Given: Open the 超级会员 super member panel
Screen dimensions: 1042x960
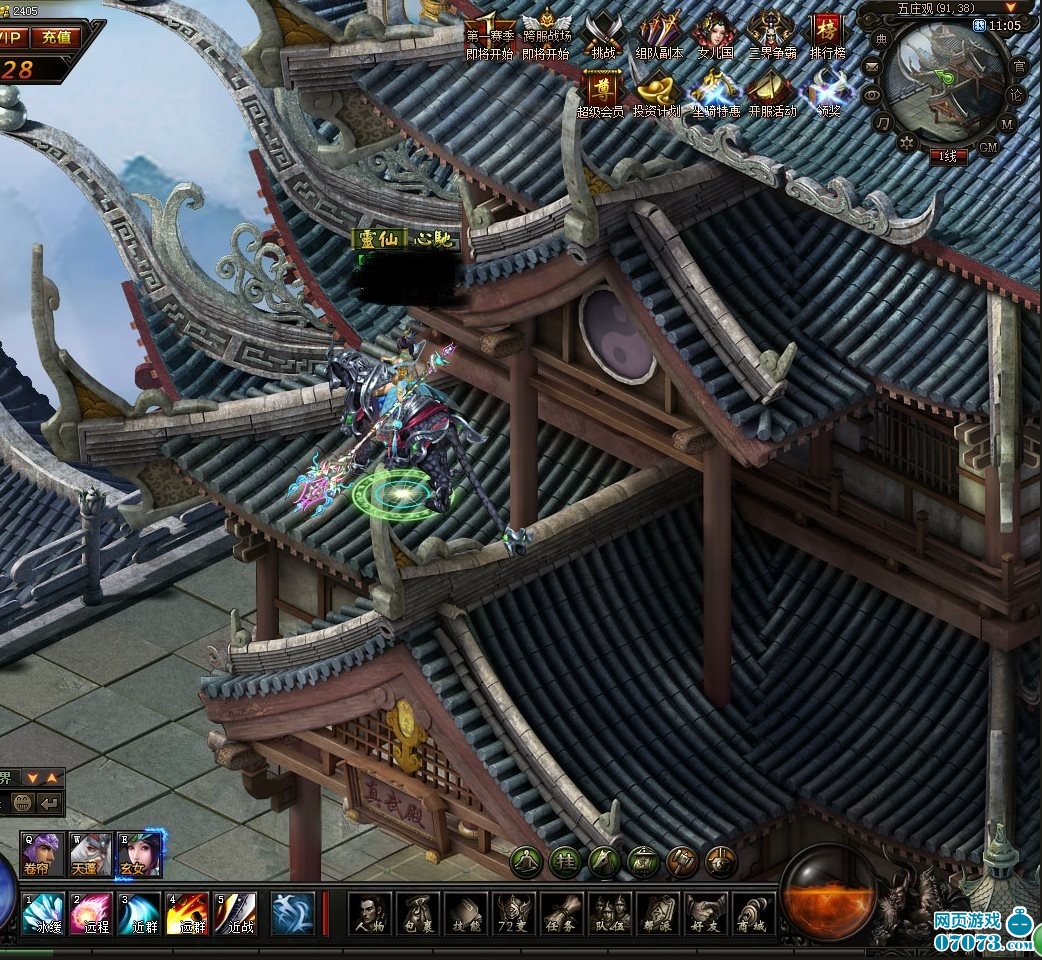Looking at the screenshot, I should [600, 92].
